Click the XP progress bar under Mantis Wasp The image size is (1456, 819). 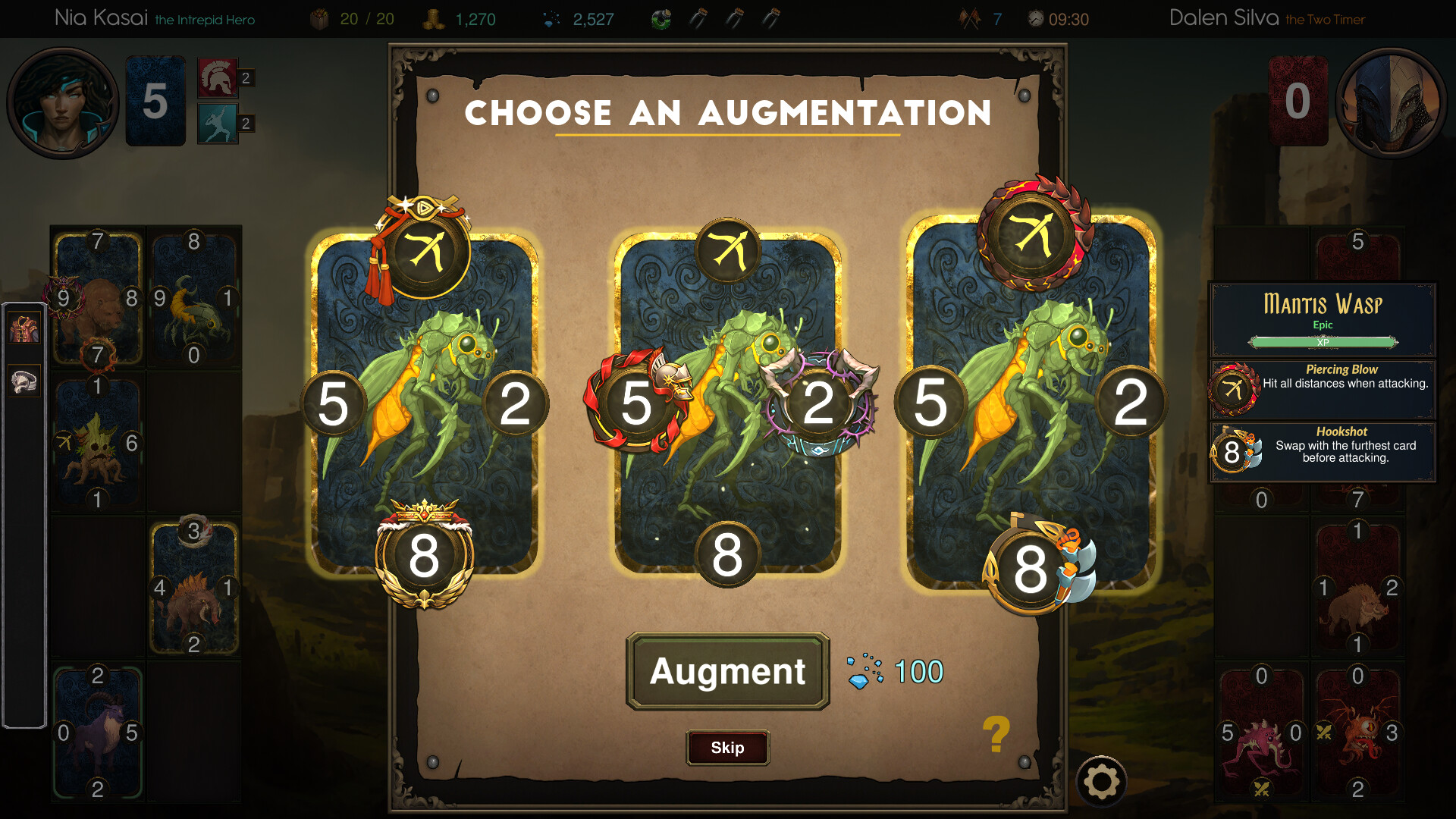[x=1323, y=342]
